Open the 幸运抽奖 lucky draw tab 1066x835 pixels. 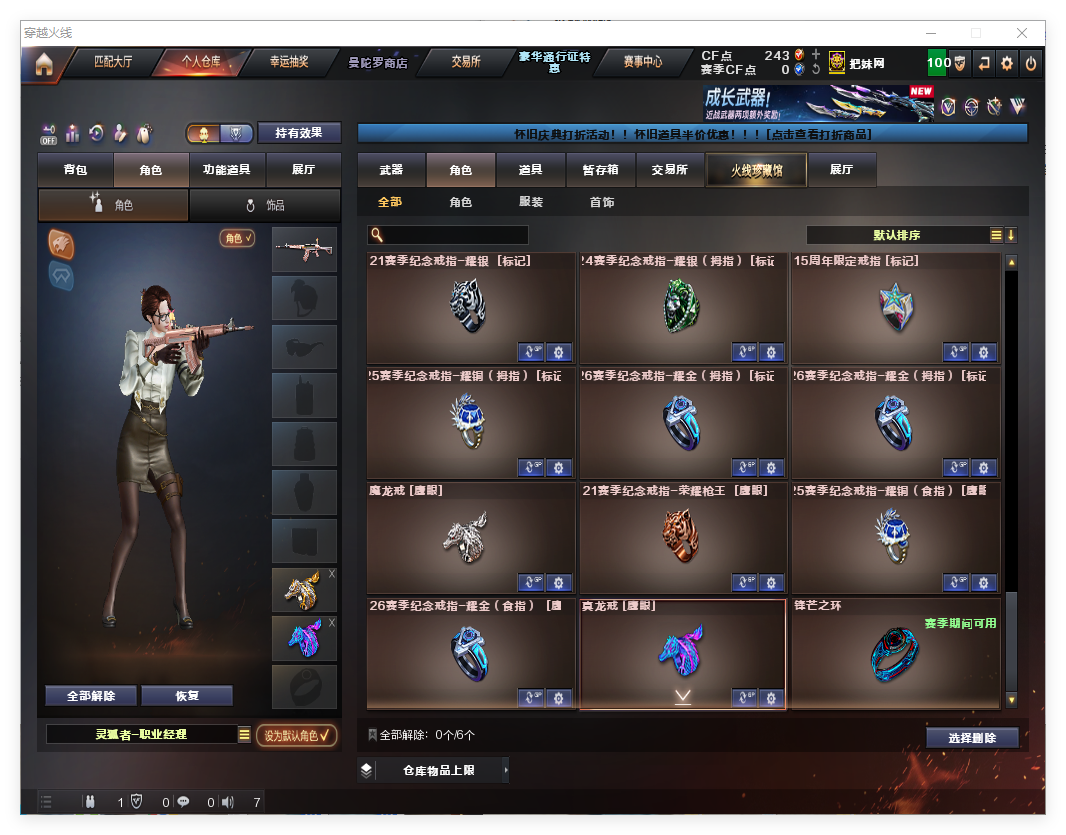[289, 62]
